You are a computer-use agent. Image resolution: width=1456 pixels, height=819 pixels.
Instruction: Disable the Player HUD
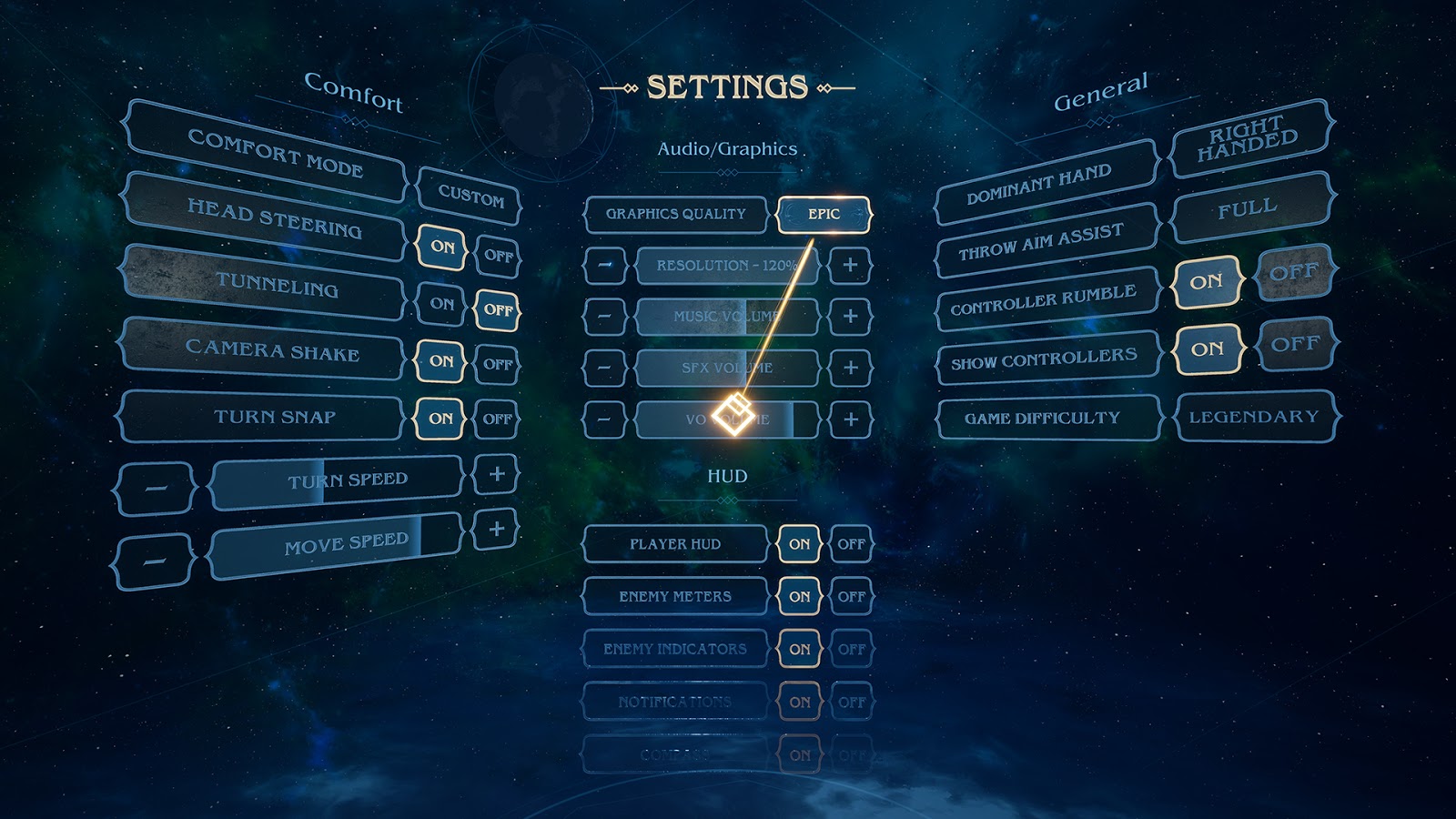pos(853,543)
